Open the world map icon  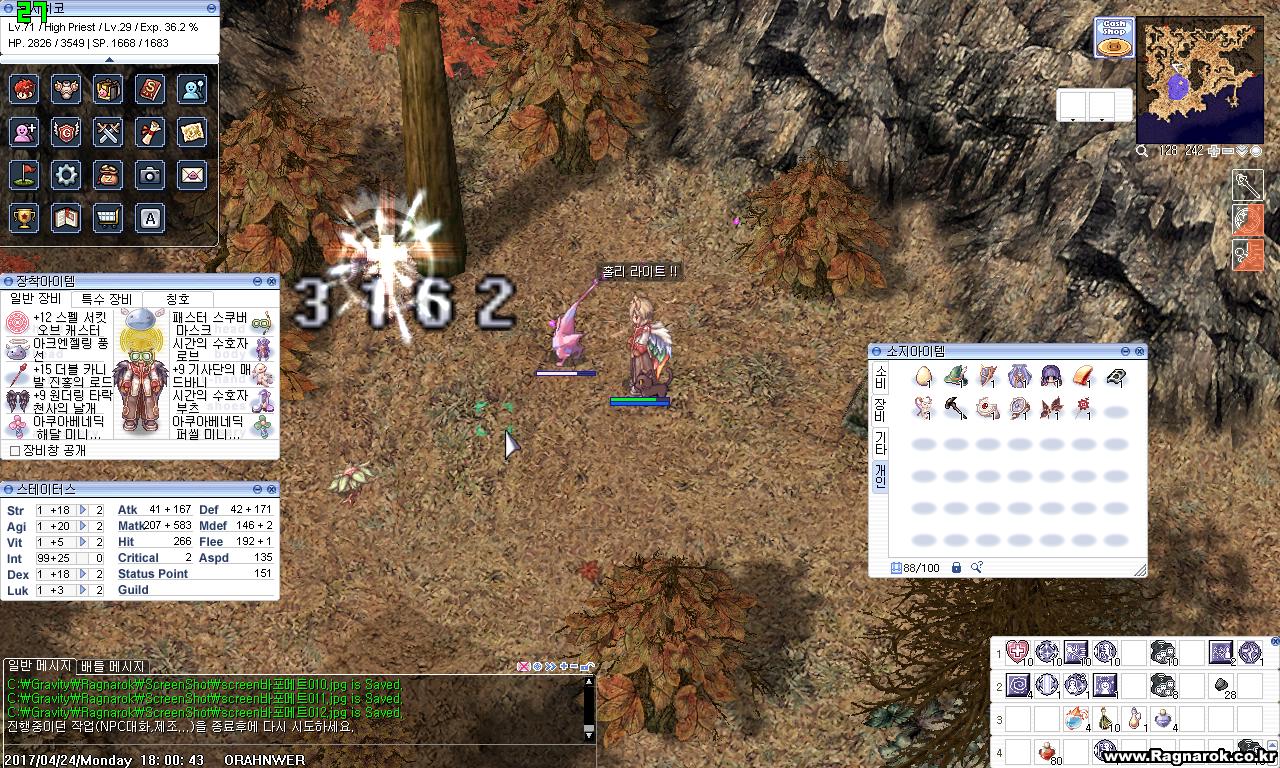pyautogui.click(x=191, y=131)
